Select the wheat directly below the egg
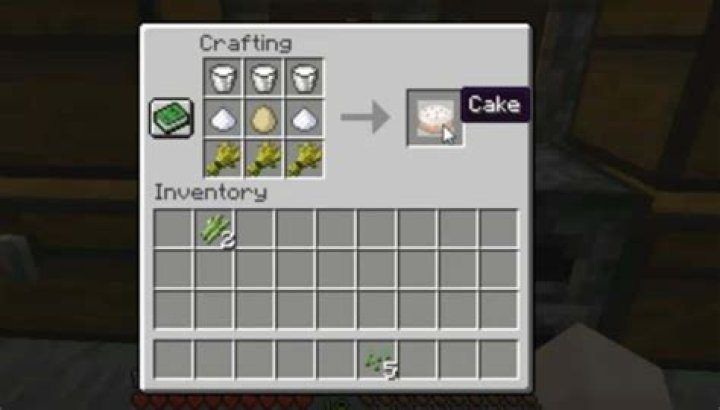 (x=263, y=158)
